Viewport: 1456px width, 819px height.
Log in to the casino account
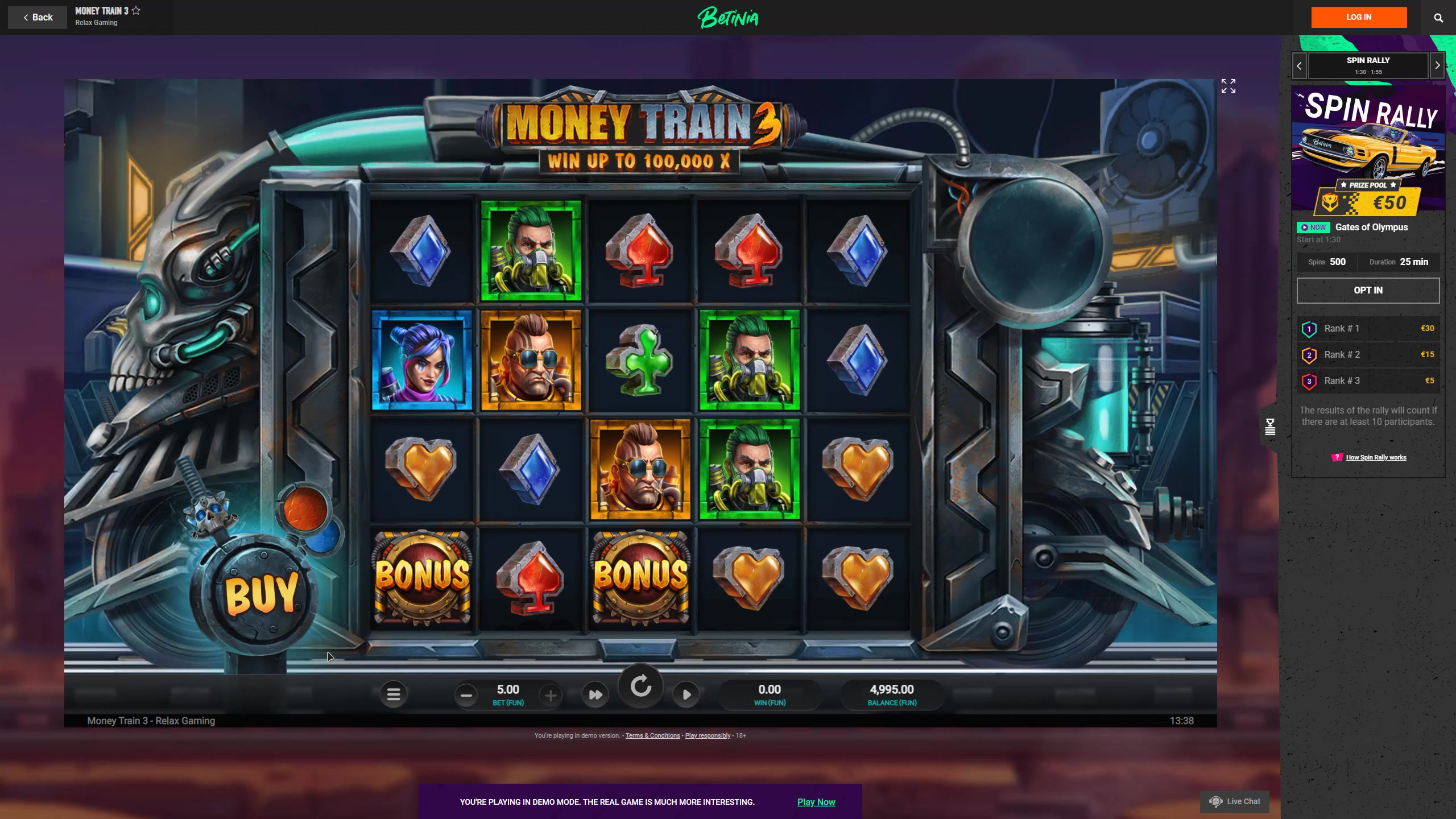tap(1359, 18)
